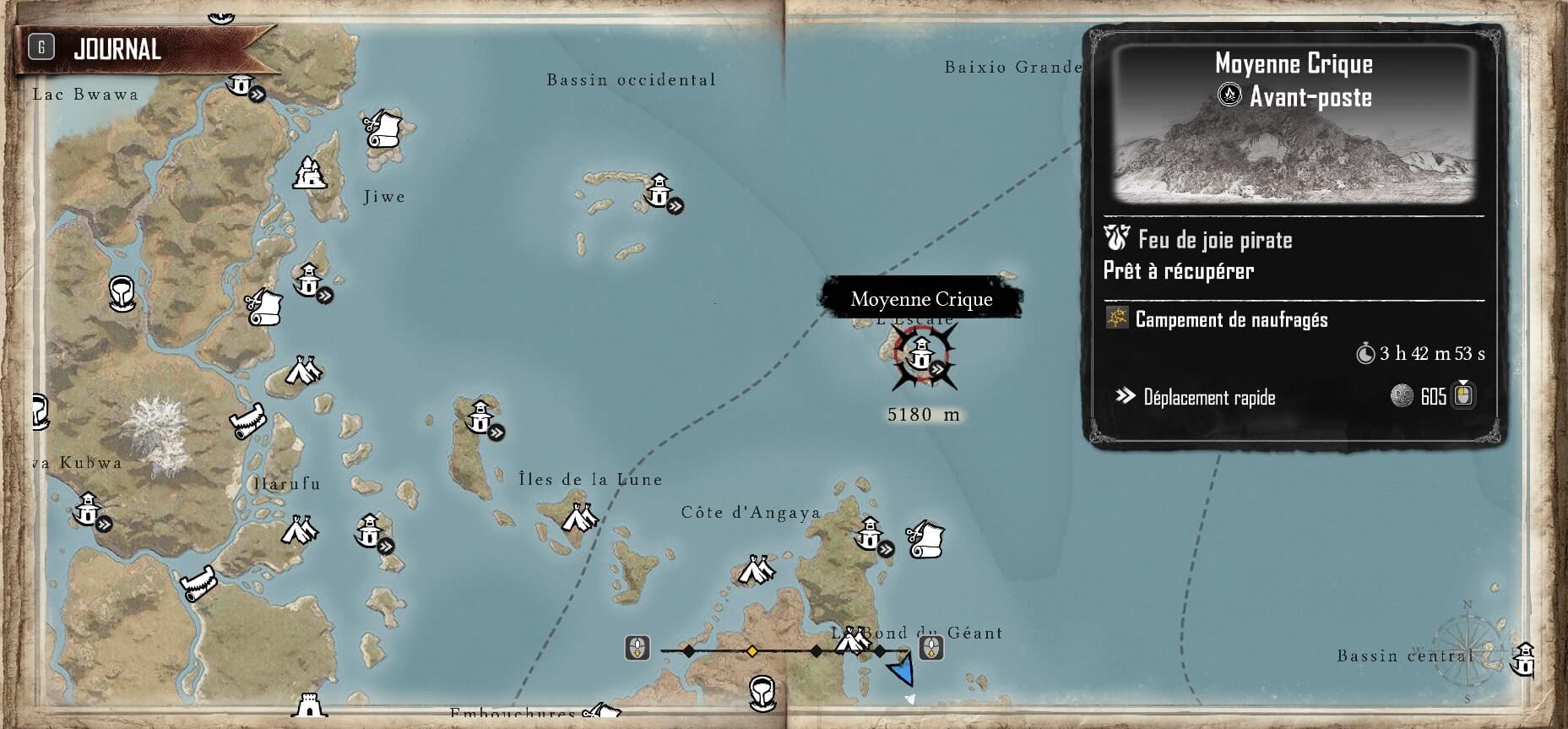Choose Déplacement rapide to Moyenne Crique

tap(1208, 397)
